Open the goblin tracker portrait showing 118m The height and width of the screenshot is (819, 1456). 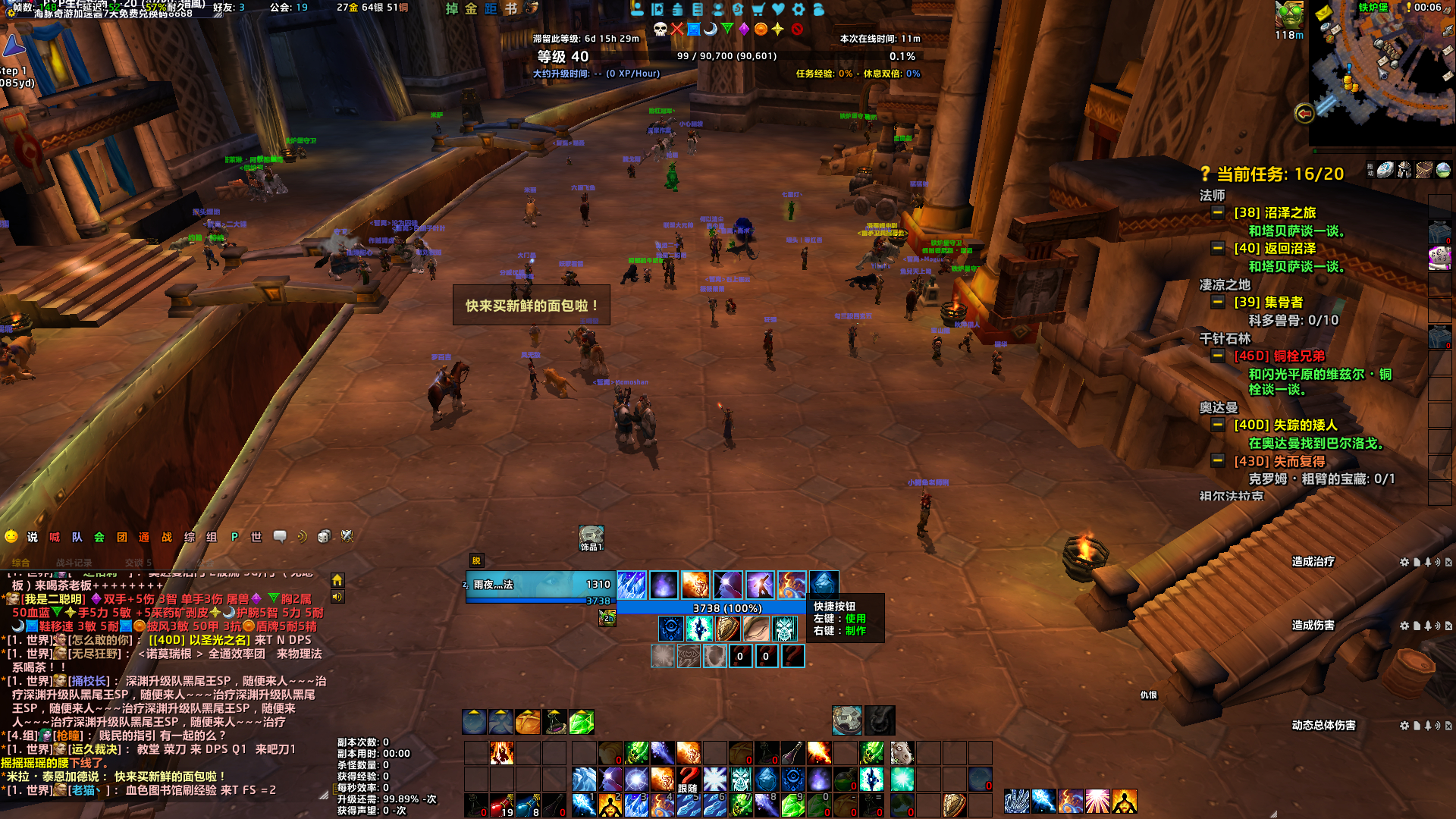point(1289,15)
